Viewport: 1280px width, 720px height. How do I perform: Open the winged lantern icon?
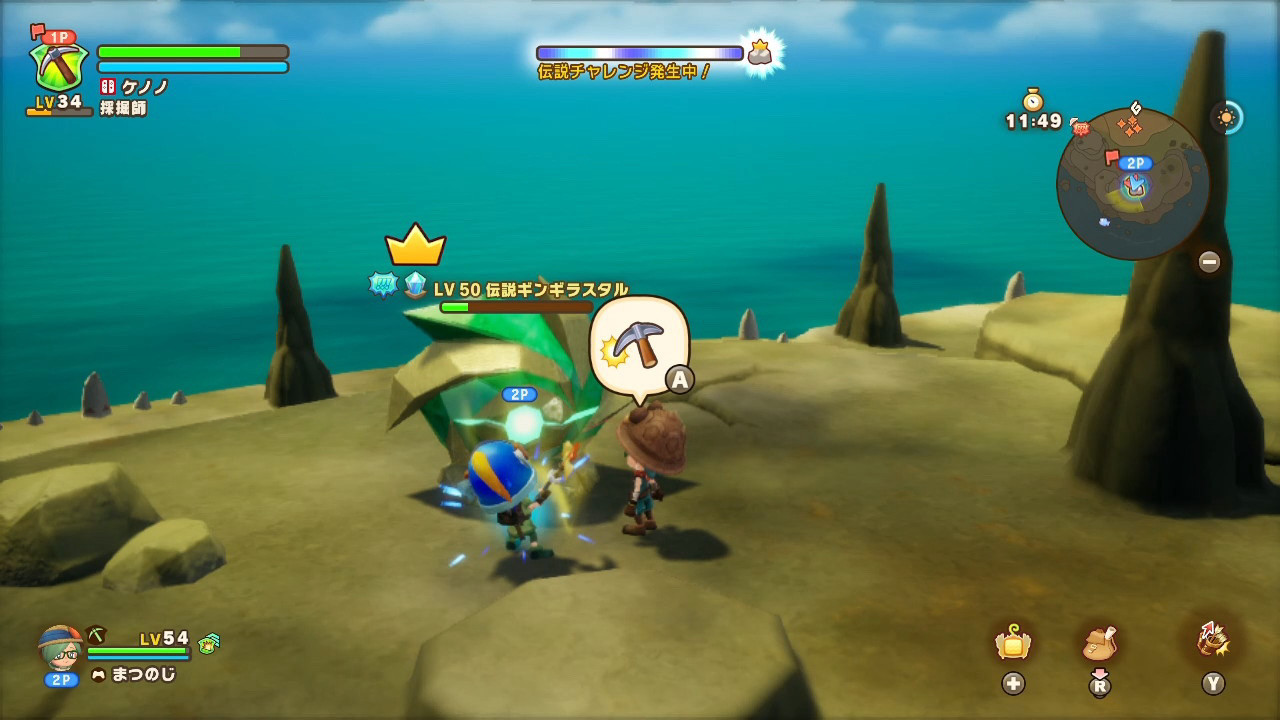coord(1012,643)
